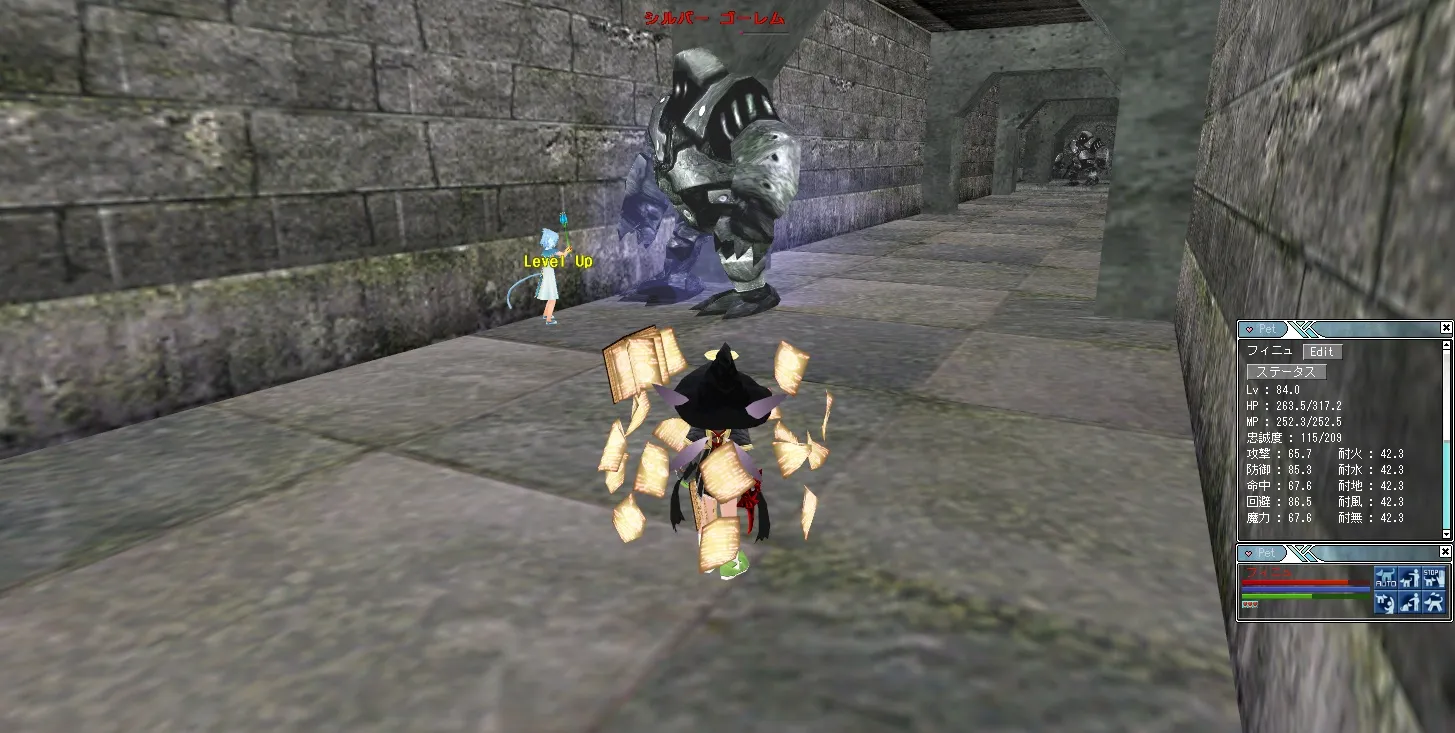1455x733 pixels.
Task: Set the pet to AUTO mode
Action: (x=1385, y=578)
